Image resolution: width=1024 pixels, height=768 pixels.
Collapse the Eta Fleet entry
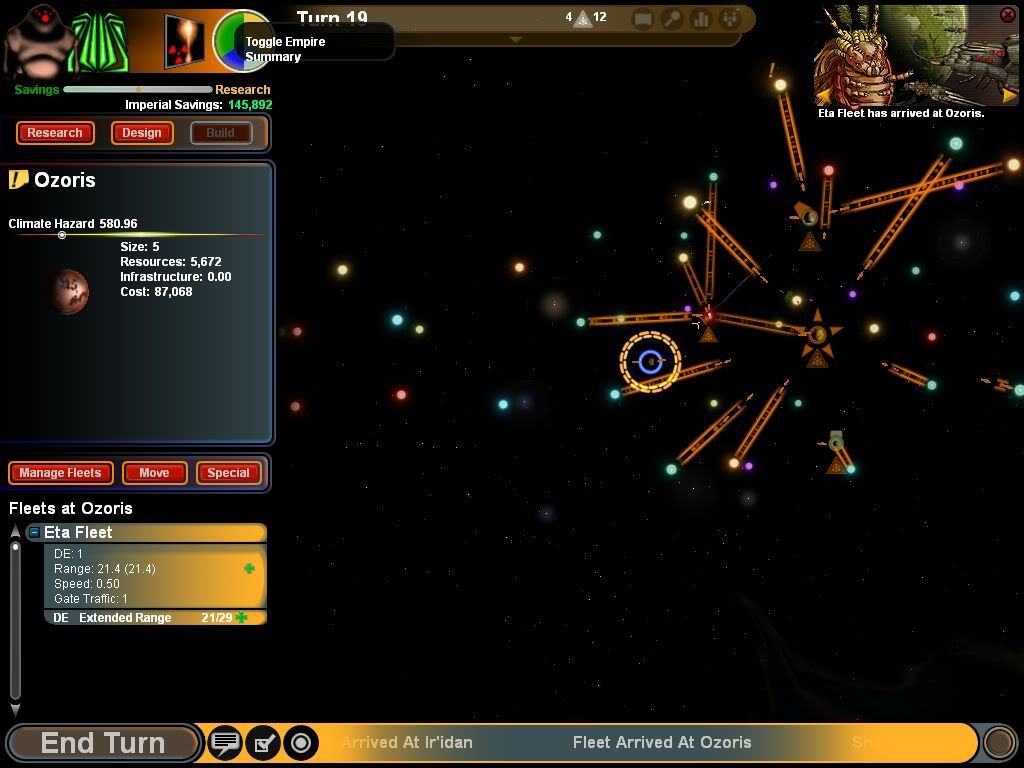(x=34, y=533)
